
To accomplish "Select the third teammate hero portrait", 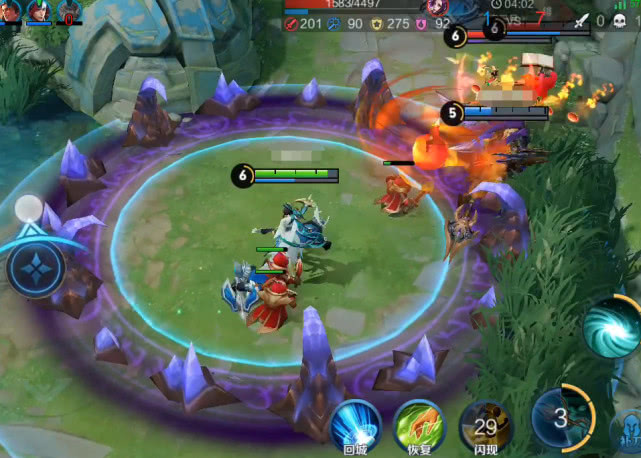I will [x=69, y=11].
